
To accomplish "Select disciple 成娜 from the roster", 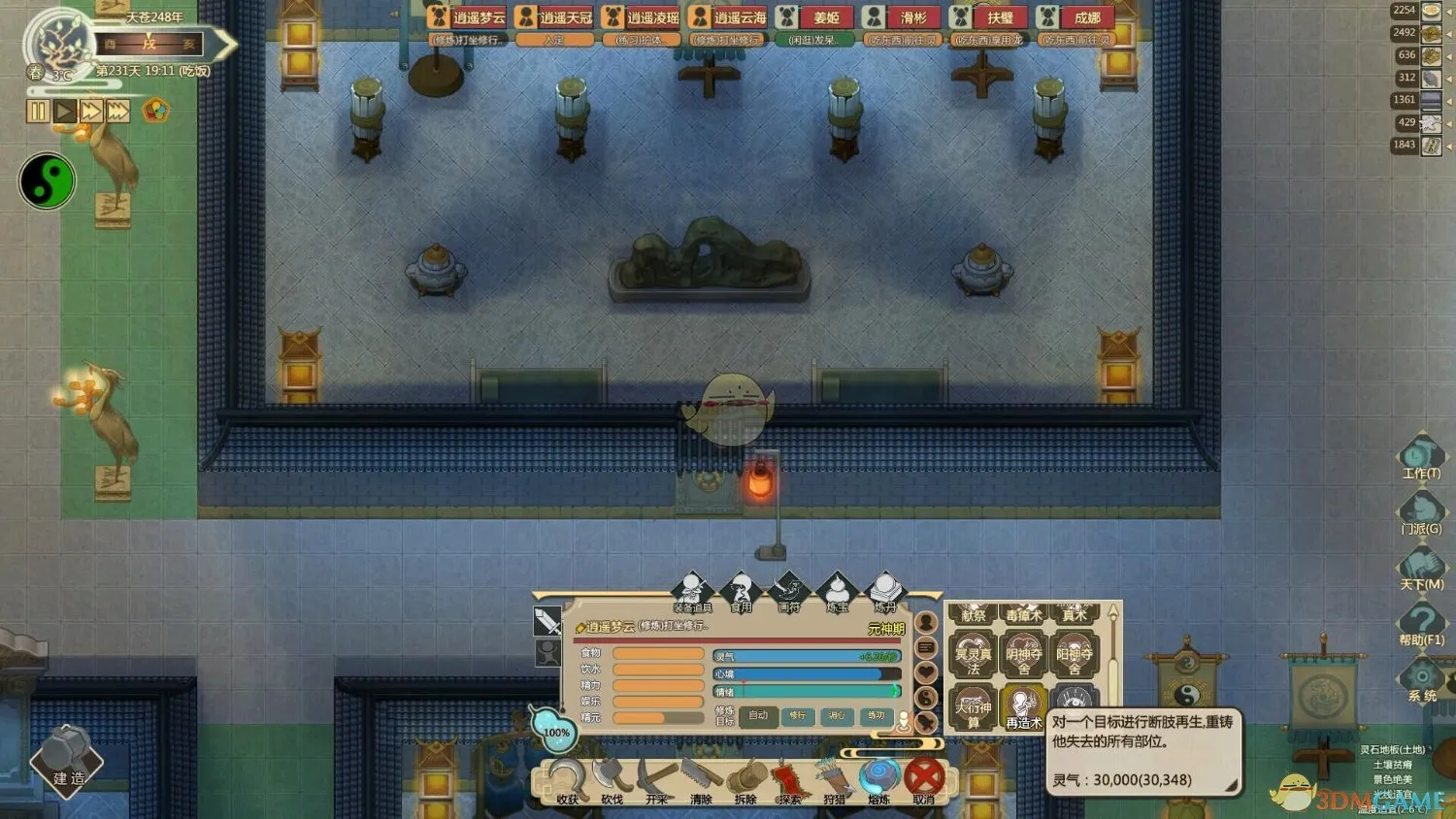I will click(1075, 17).
